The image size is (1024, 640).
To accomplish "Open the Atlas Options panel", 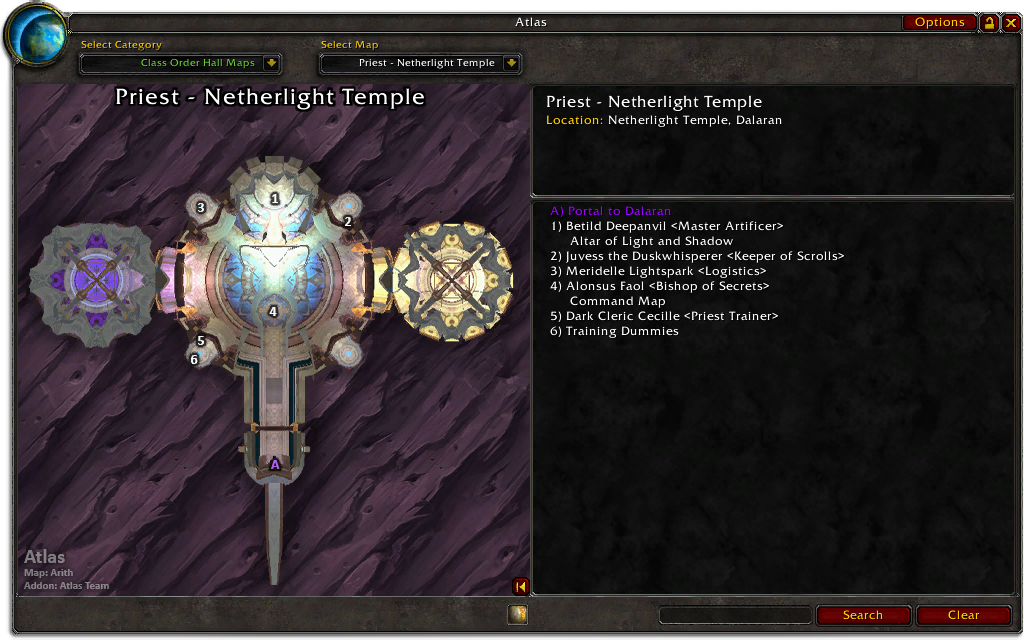I will click(x=939, y=22).
